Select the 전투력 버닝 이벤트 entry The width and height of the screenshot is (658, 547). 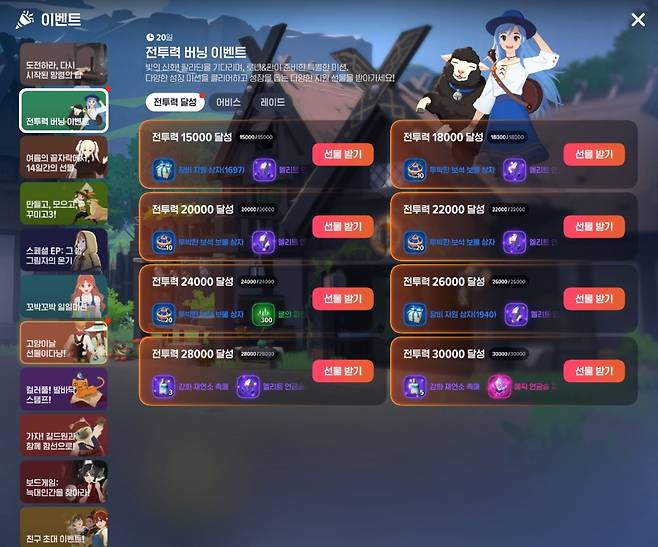click(62, 111)
